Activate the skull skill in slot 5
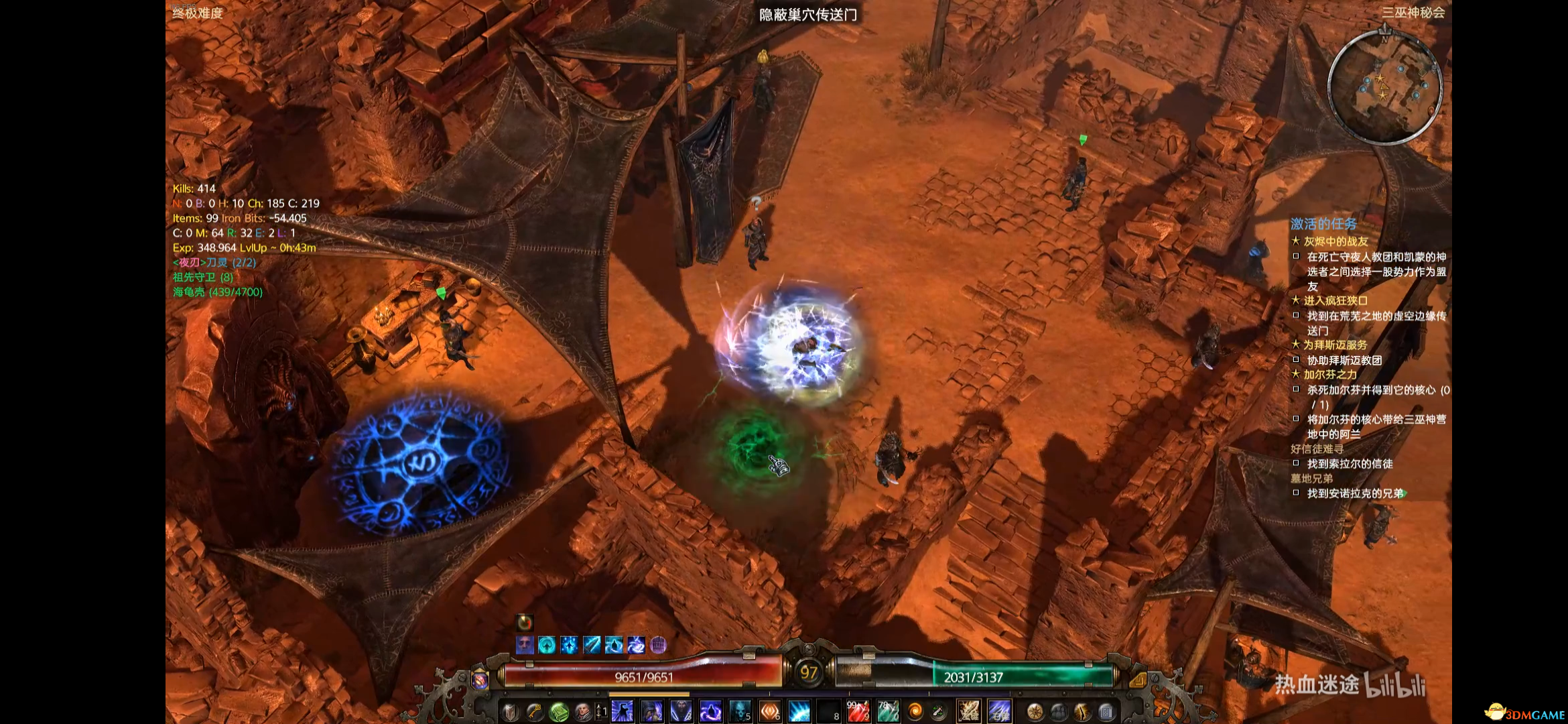 (740, 711)
